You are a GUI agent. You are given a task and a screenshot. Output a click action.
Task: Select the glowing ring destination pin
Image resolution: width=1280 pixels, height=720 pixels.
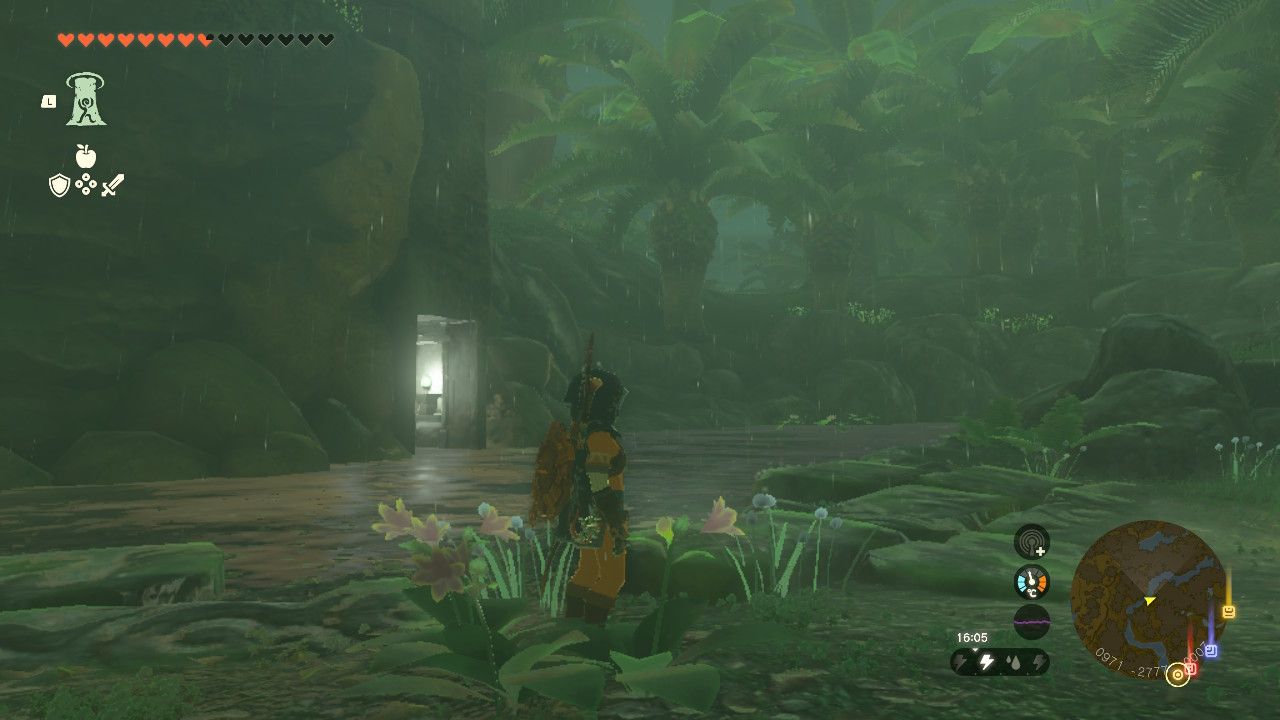pyautogui.click(x=1178, y=673)
